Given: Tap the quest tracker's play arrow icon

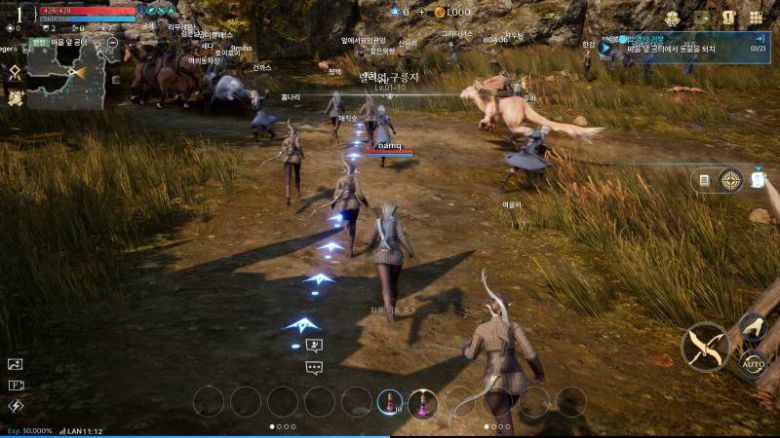Looking at the screenshot, I should click(x=606, y=47).
